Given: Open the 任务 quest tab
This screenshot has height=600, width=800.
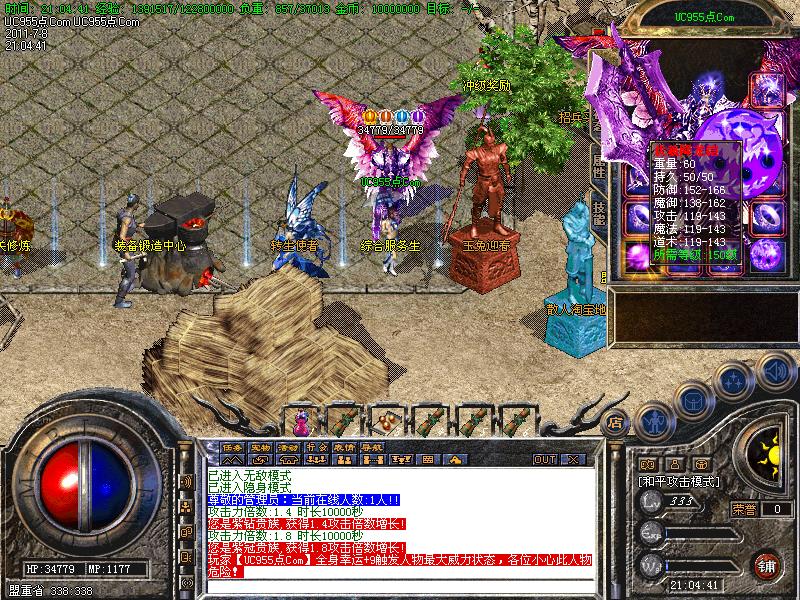Looking at the screenshot, I should 232,446.
